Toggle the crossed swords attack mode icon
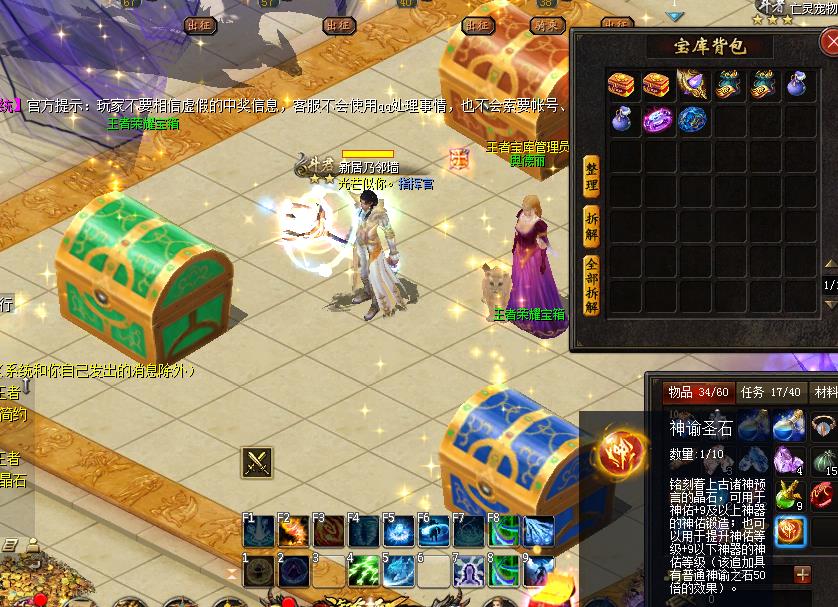The width and height of the screenshot is (838, 607). (x=257, y=462)
